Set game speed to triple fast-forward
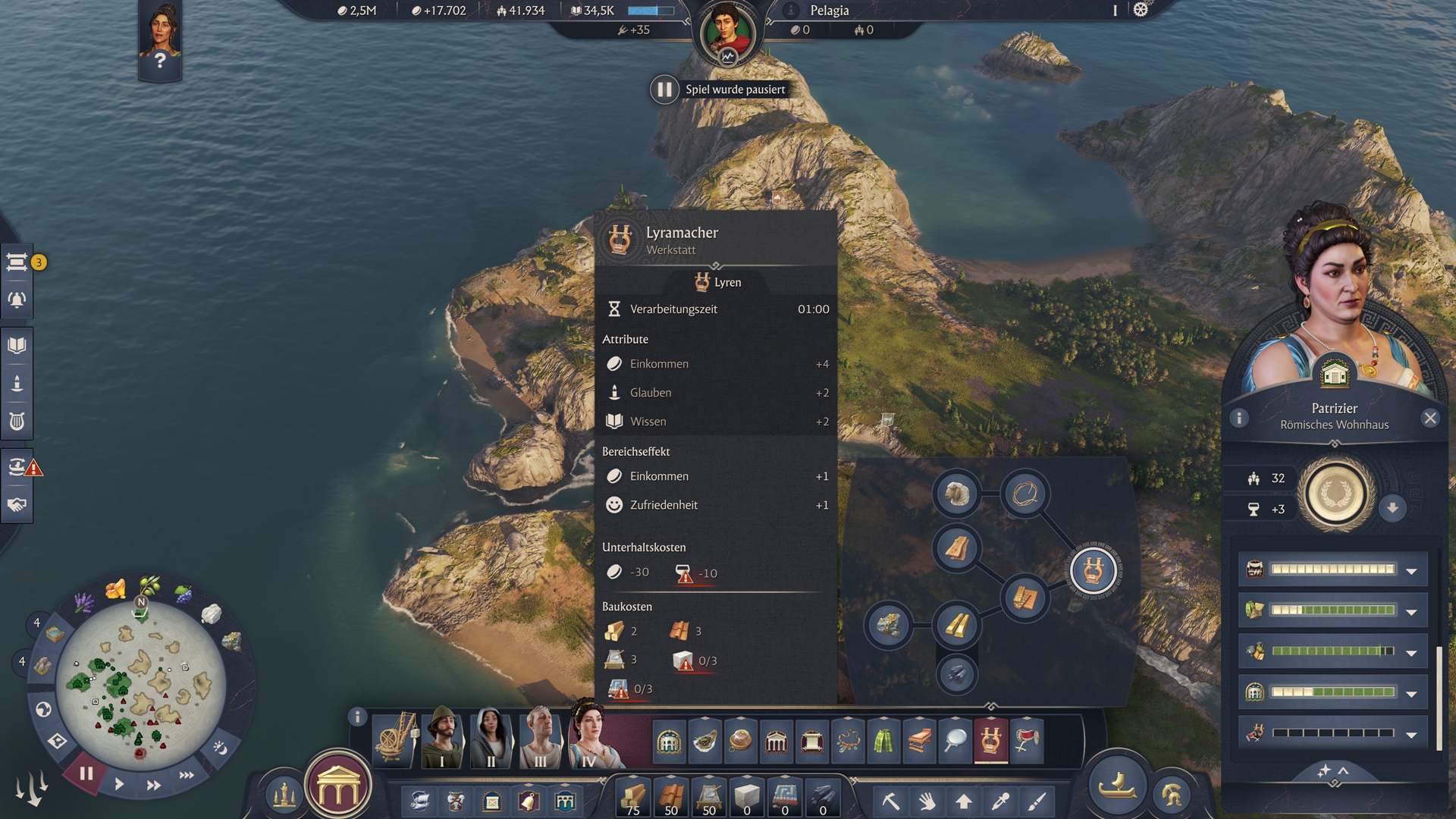The height and width of the screenshot is (819, 1456). [x=187, y=775]
